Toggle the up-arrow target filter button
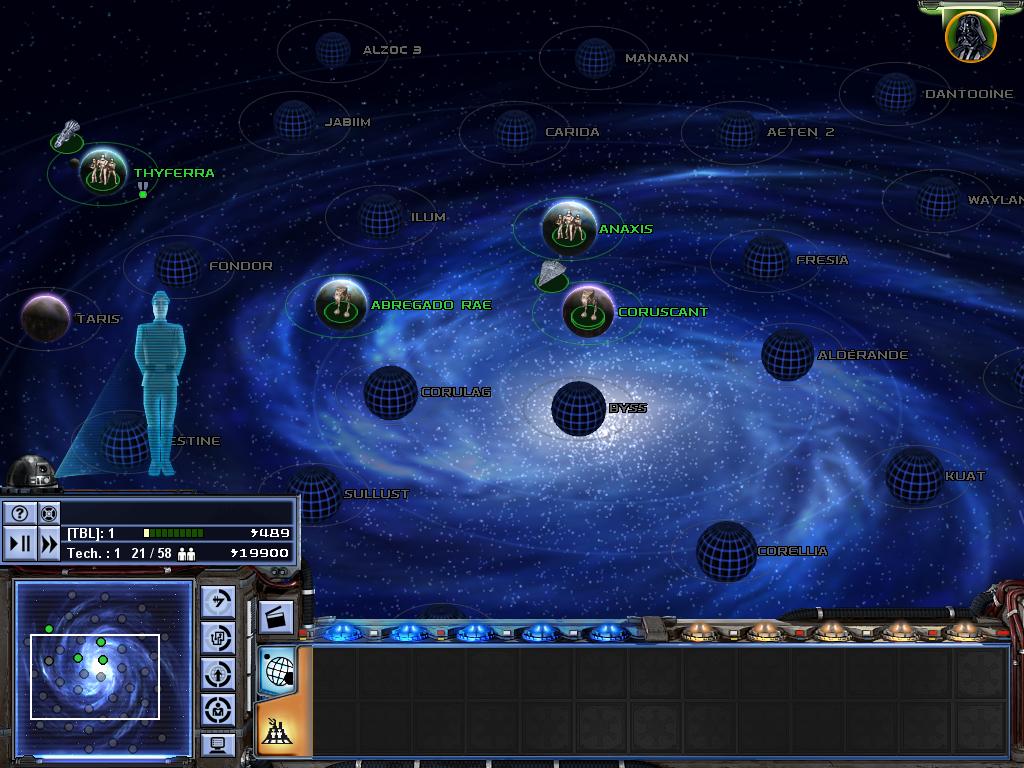The height and width of the screenshot is (768, 1024). pyautogui.click(x=218, y=673)
